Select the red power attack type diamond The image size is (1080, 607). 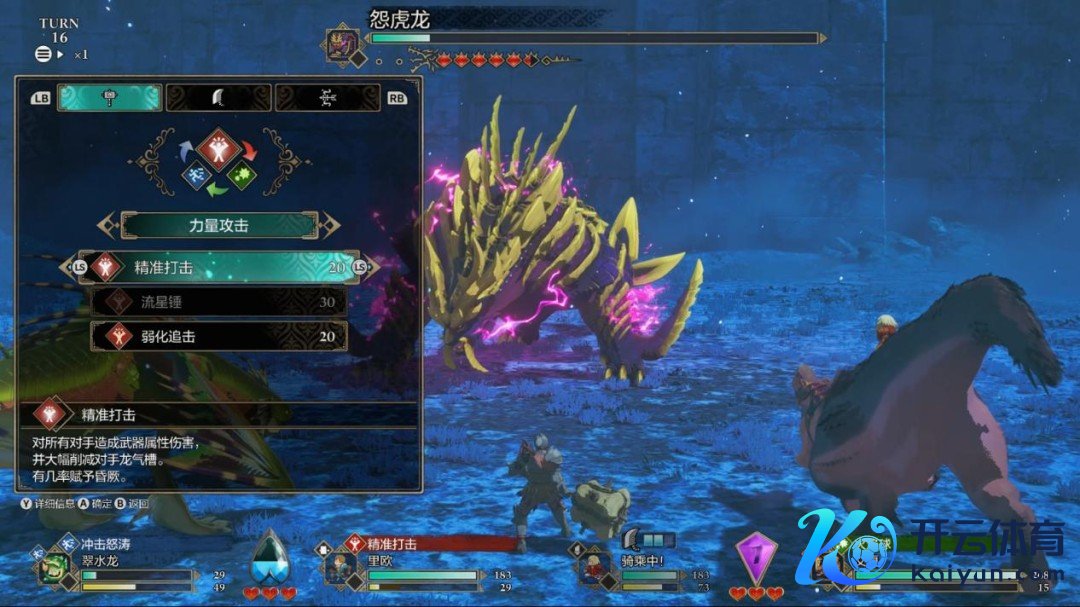coord(218,149)
